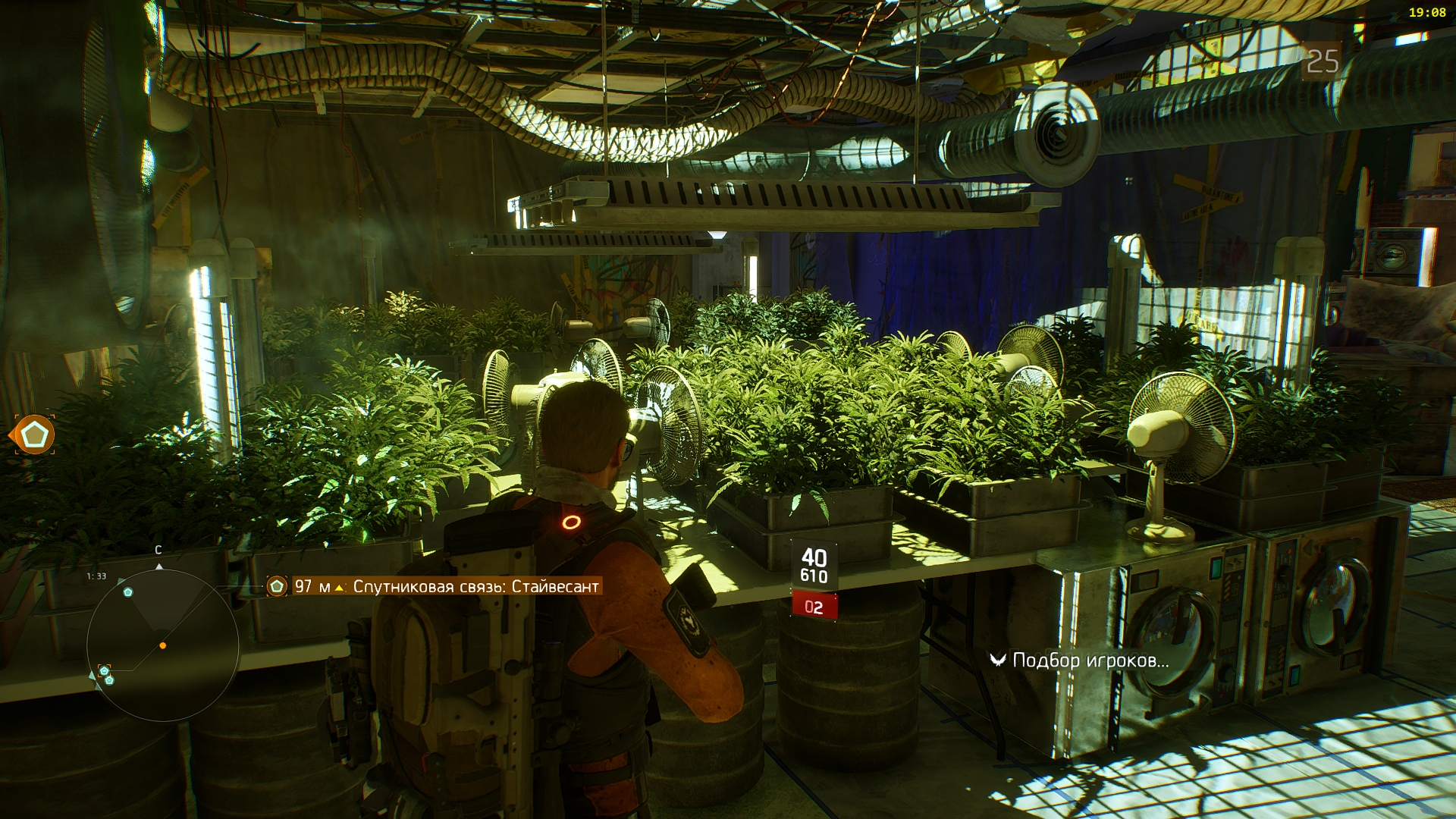Select the cyan pentagon icon at top of minimap
This screenshot has width=1456, height=819.
(x=127, y=592)
